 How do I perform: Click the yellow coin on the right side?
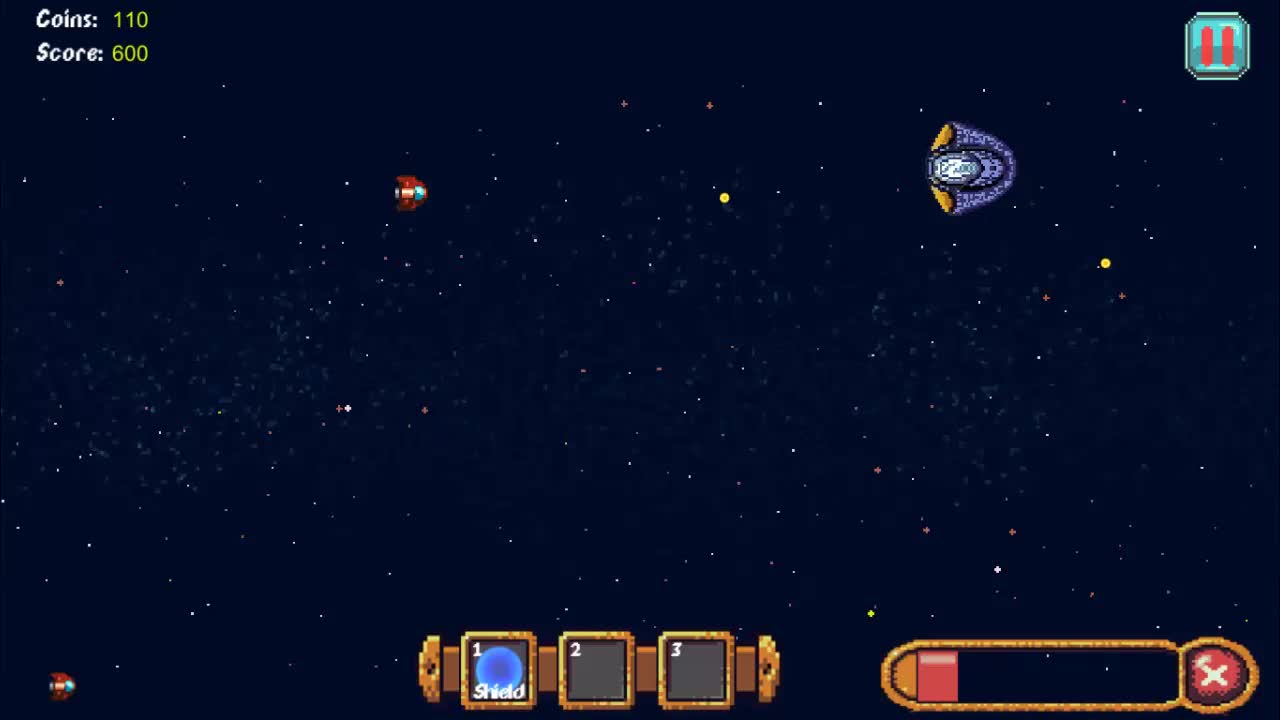[1105, 262]
